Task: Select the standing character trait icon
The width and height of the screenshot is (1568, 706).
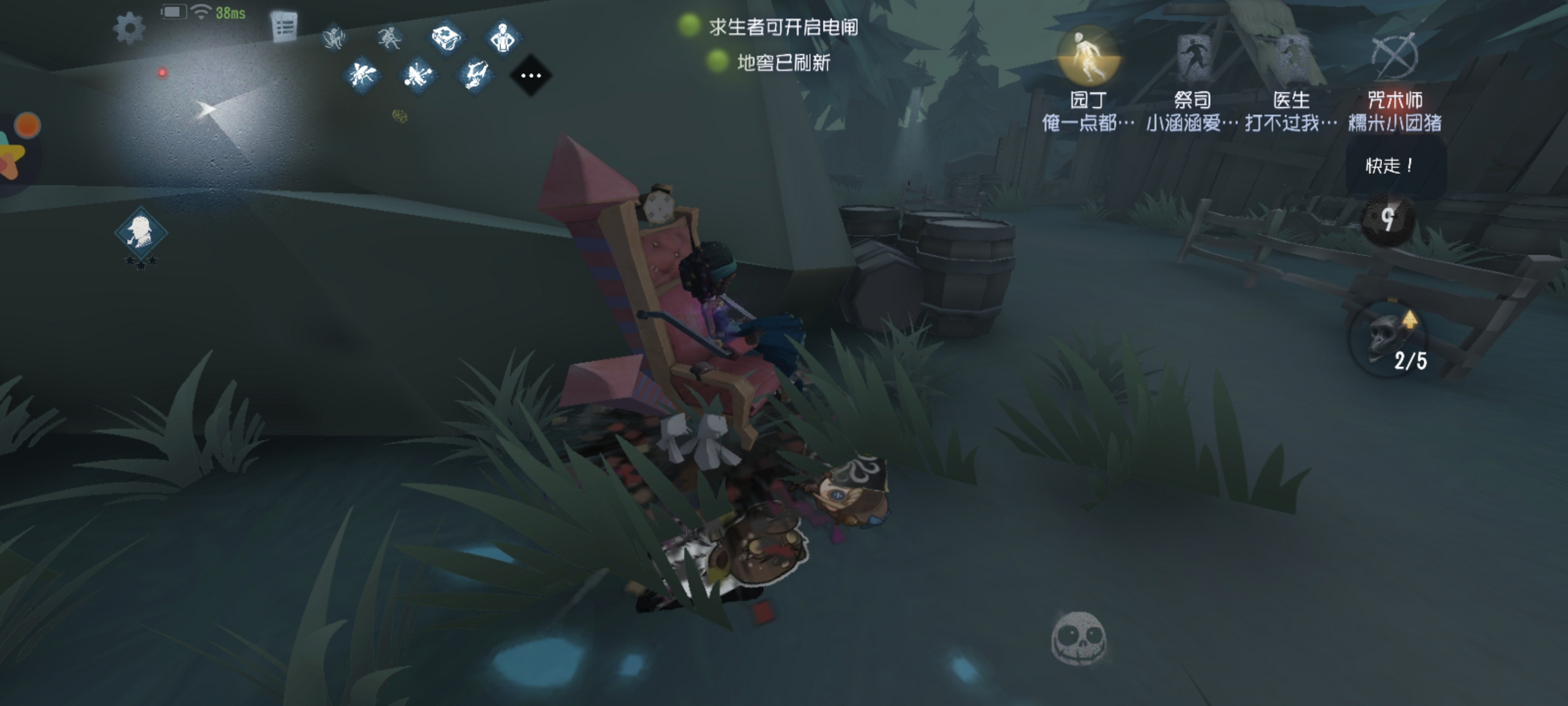Action: [505, 36]
